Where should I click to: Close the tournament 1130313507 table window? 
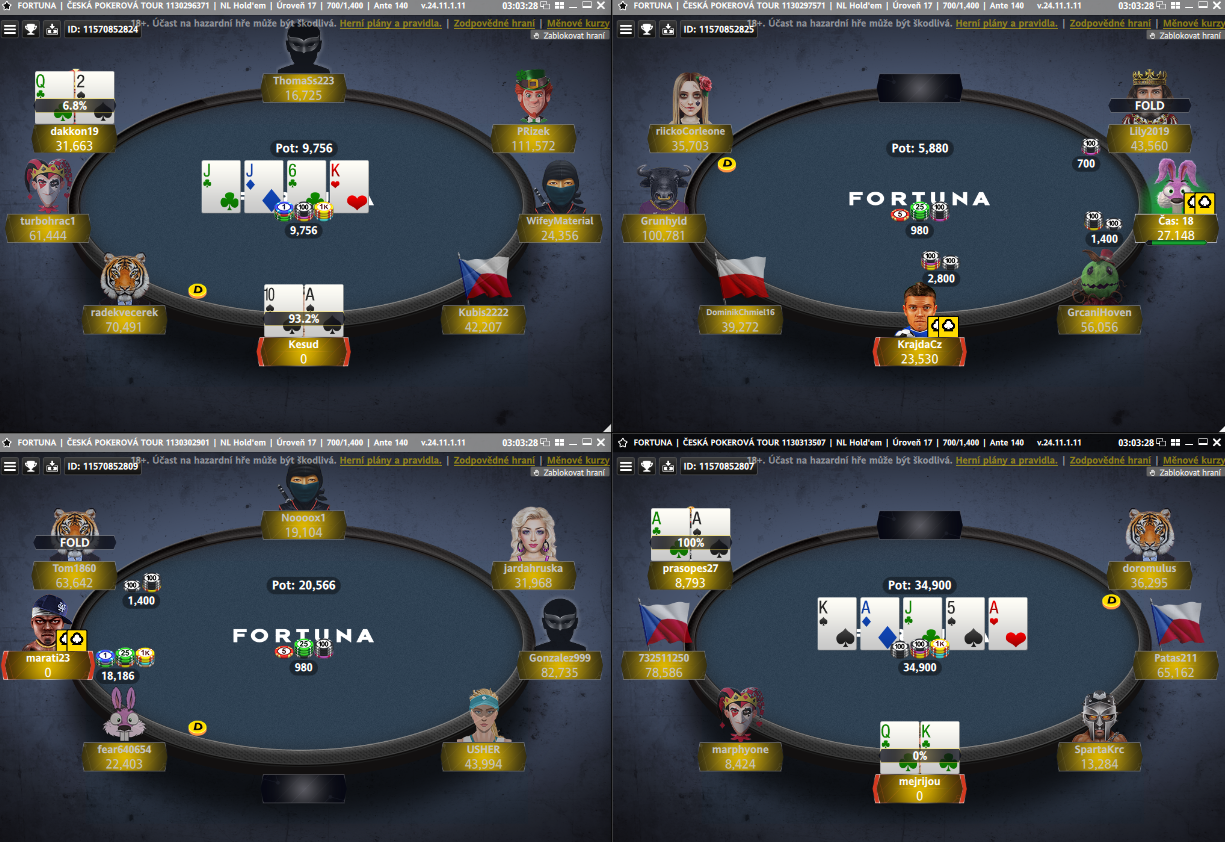[x=1217, y=442]
